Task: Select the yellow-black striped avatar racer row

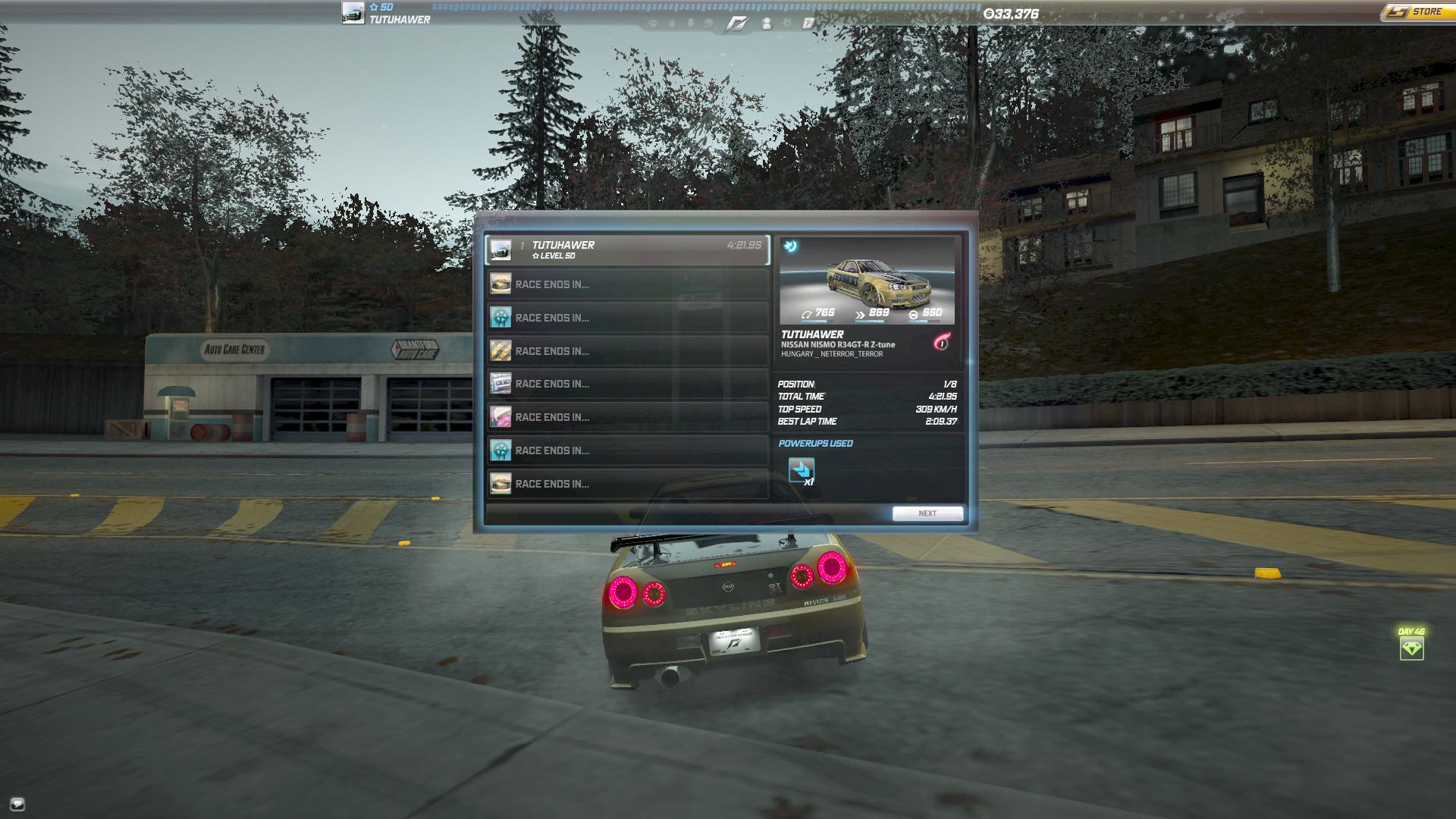Action: (627, 351)
